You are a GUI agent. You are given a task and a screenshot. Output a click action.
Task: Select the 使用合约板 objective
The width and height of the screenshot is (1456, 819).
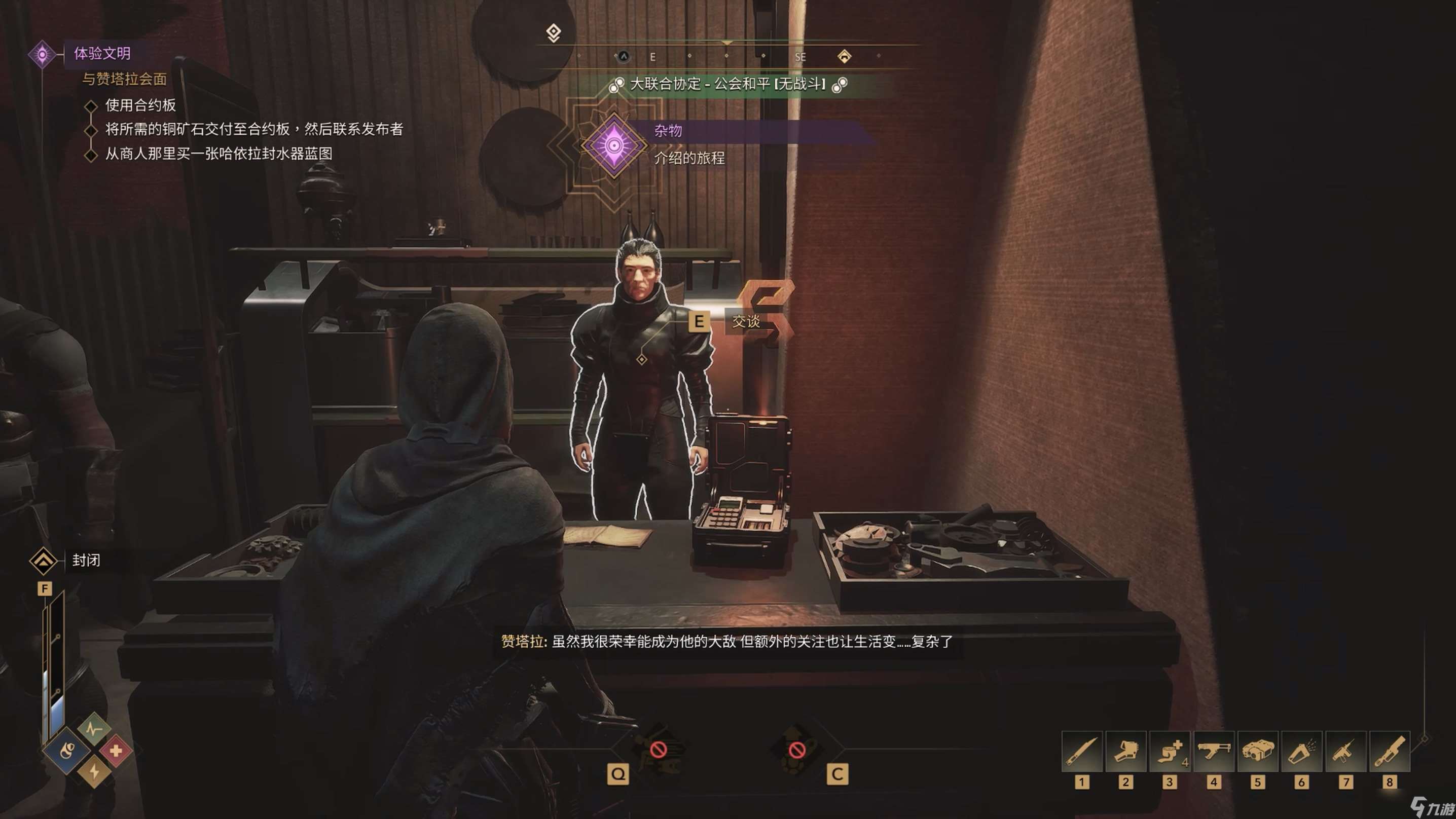tap(140, 105)
